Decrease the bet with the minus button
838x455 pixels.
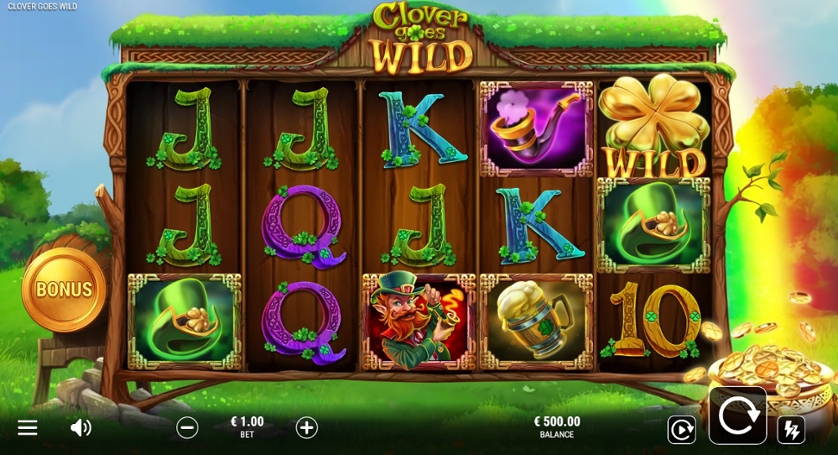point(187,428)
